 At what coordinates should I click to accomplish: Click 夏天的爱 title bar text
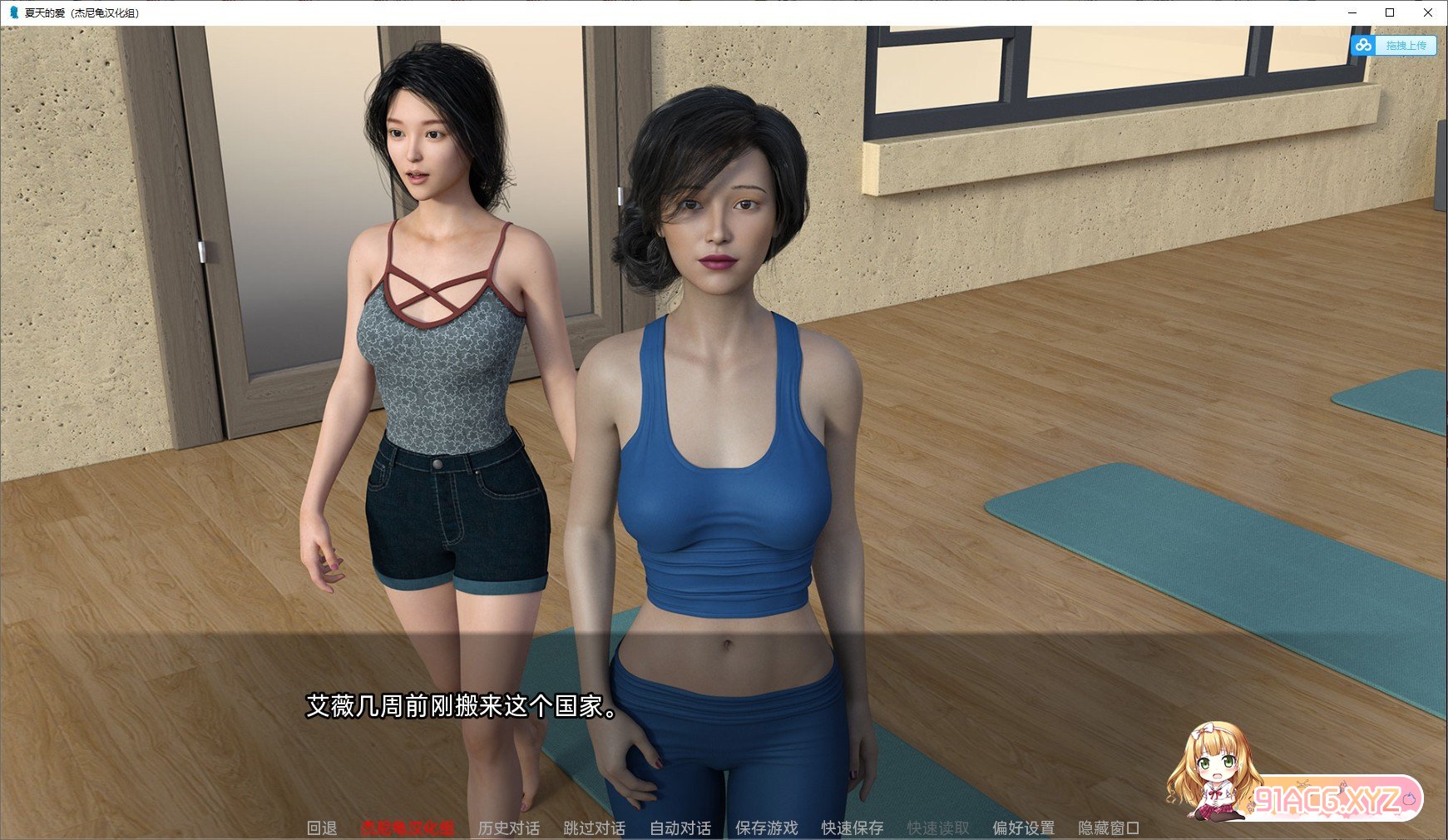pos(81,12)
